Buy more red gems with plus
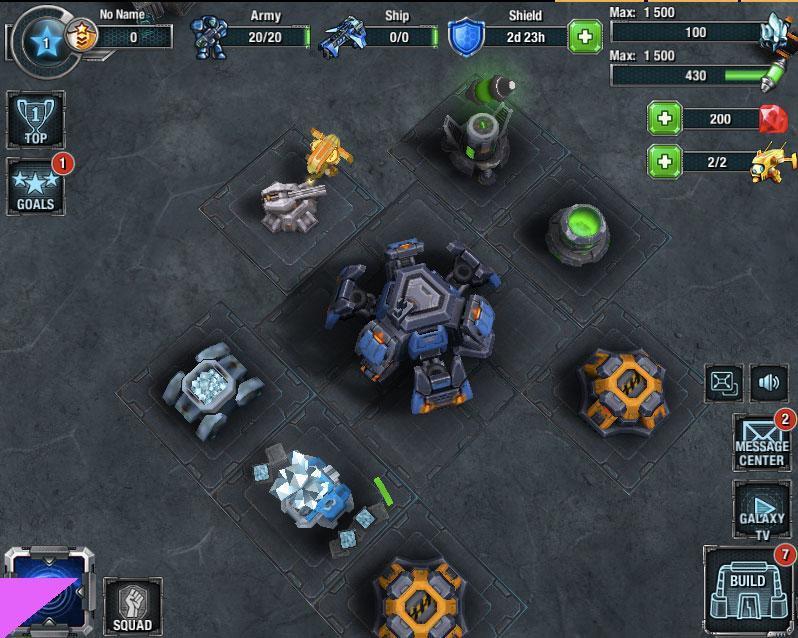Viewport: 798px width, 638px height. coord(663,119)
